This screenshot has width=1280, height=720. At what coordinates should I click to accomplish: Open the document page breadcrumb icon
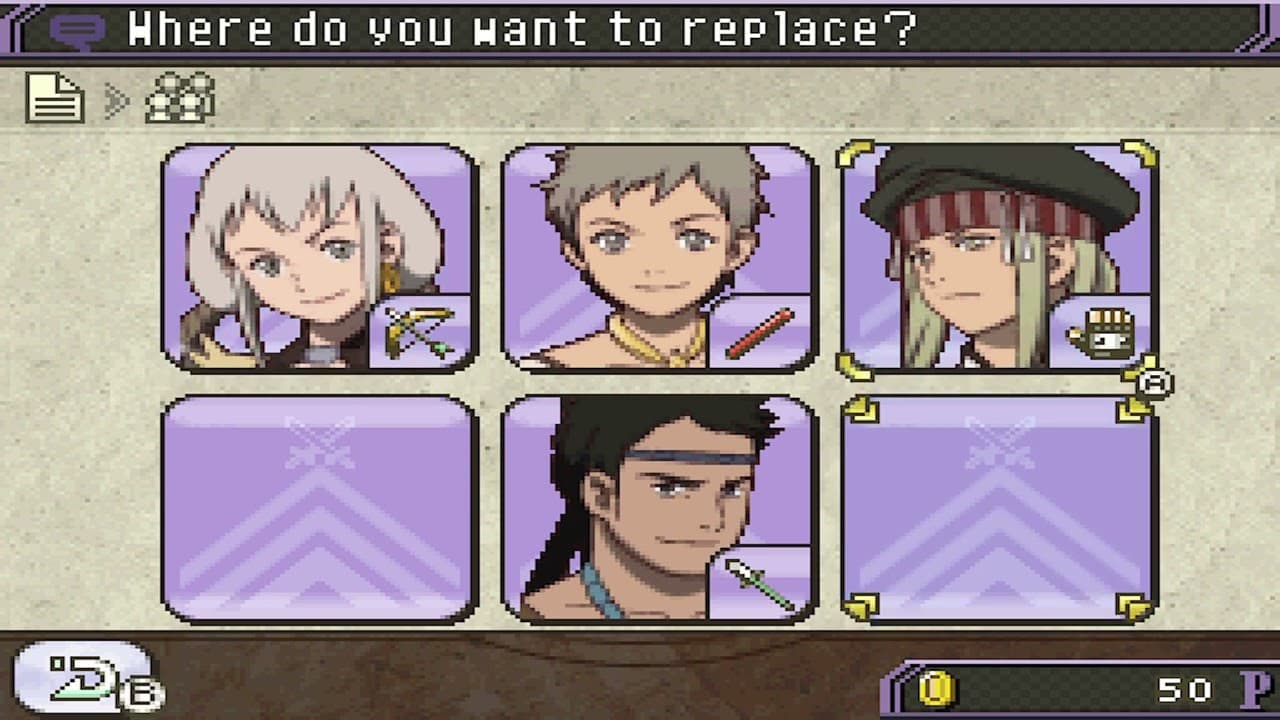pos(55,97)
